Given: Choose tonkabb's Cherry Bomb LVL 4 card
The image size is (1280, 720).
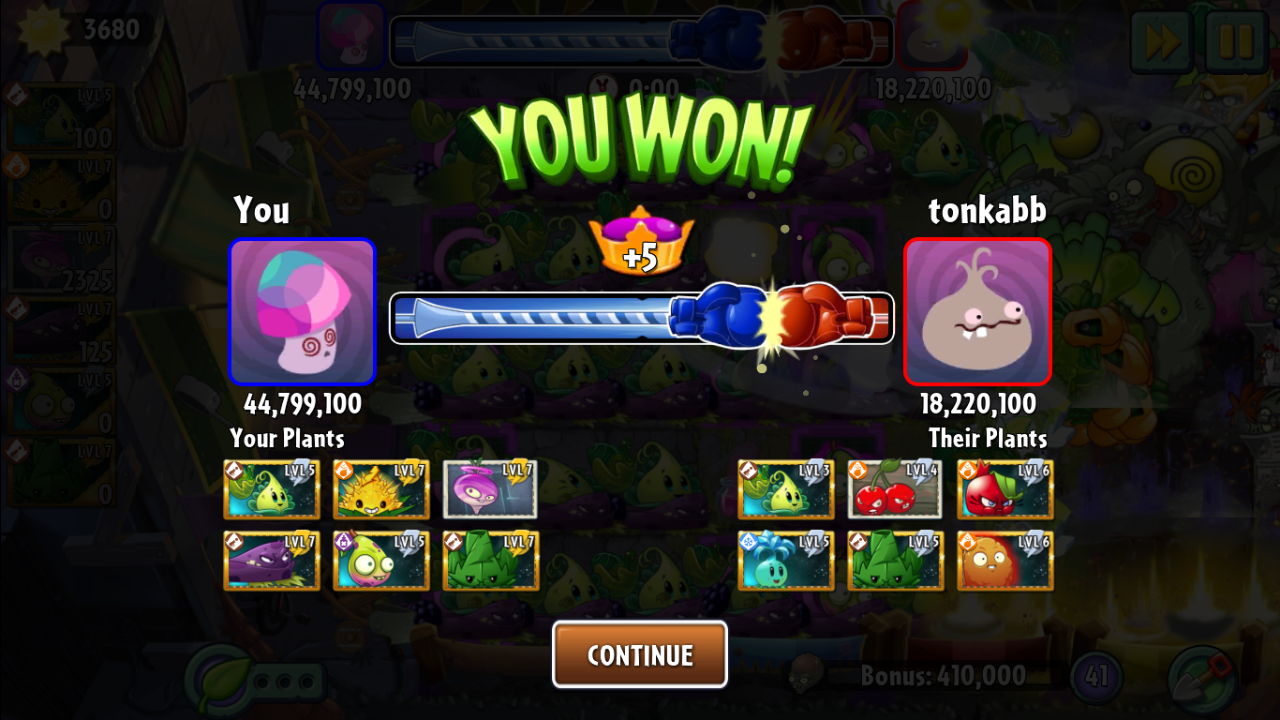Looking at the screenshot, I should point(895,489).
